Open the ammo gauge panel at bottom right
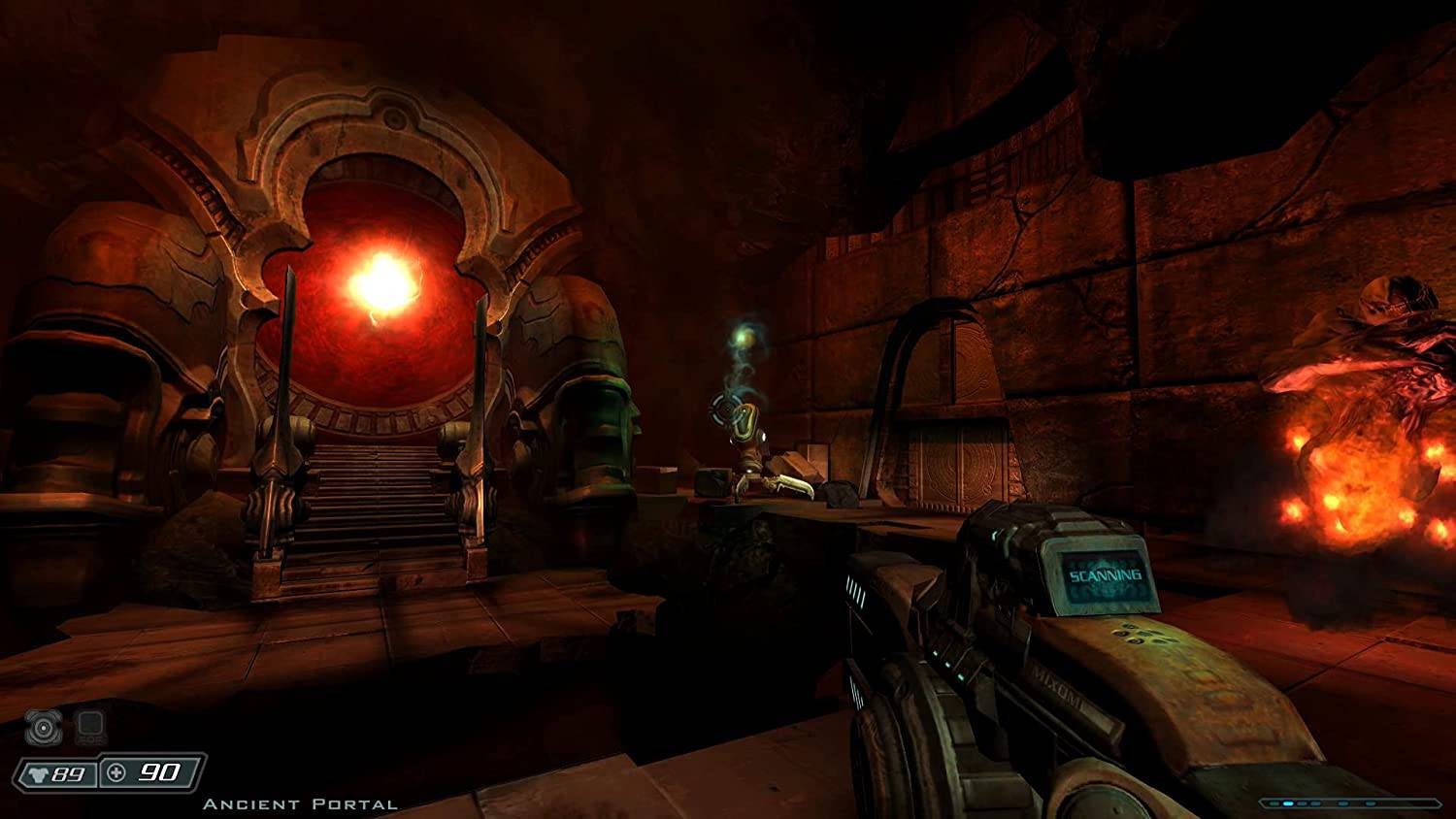Screen dimensions: 1456x819 pos(1349,803)
